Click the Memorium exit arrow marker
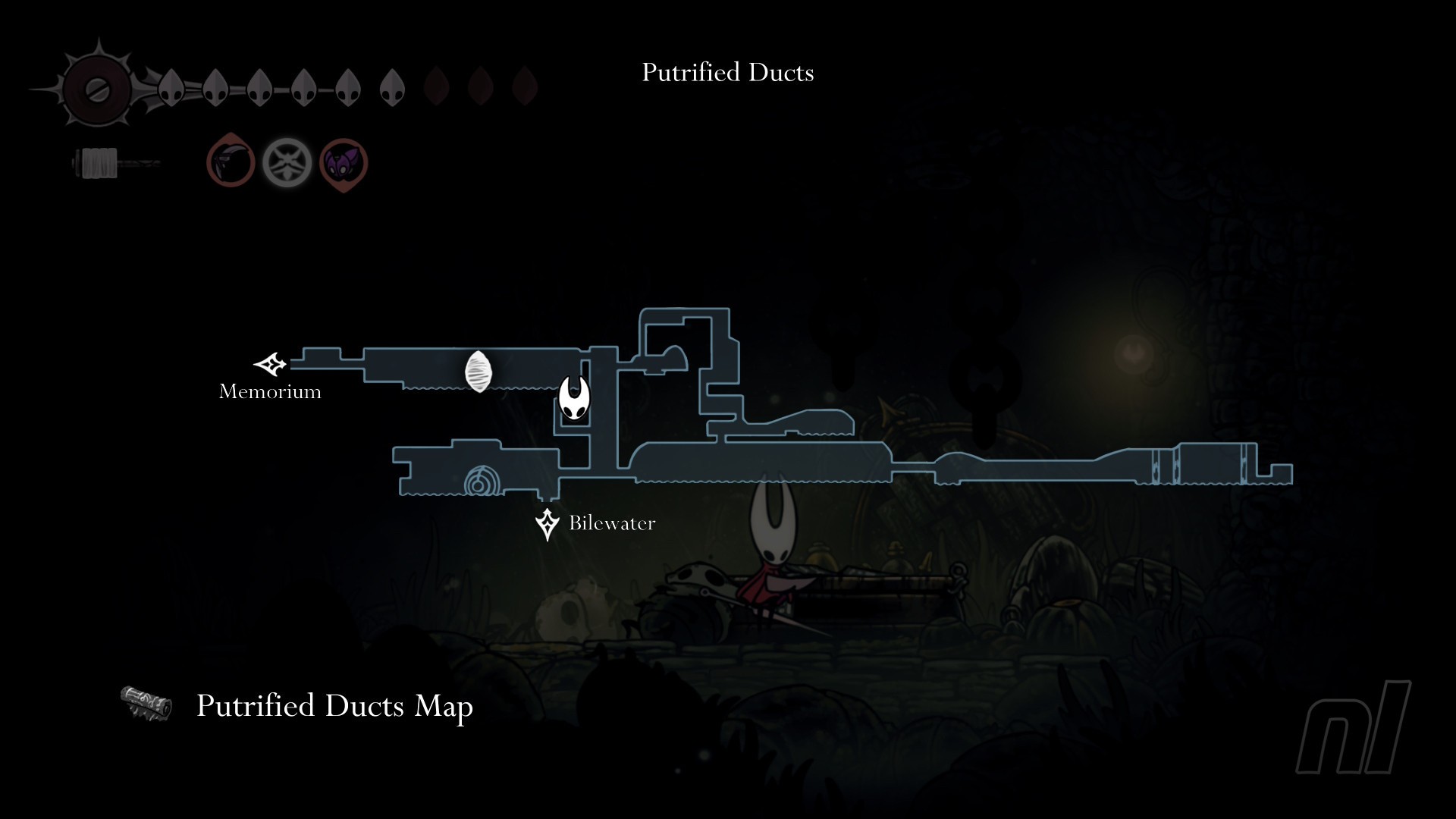The image size is (1456, 819). tap(270, 365)
